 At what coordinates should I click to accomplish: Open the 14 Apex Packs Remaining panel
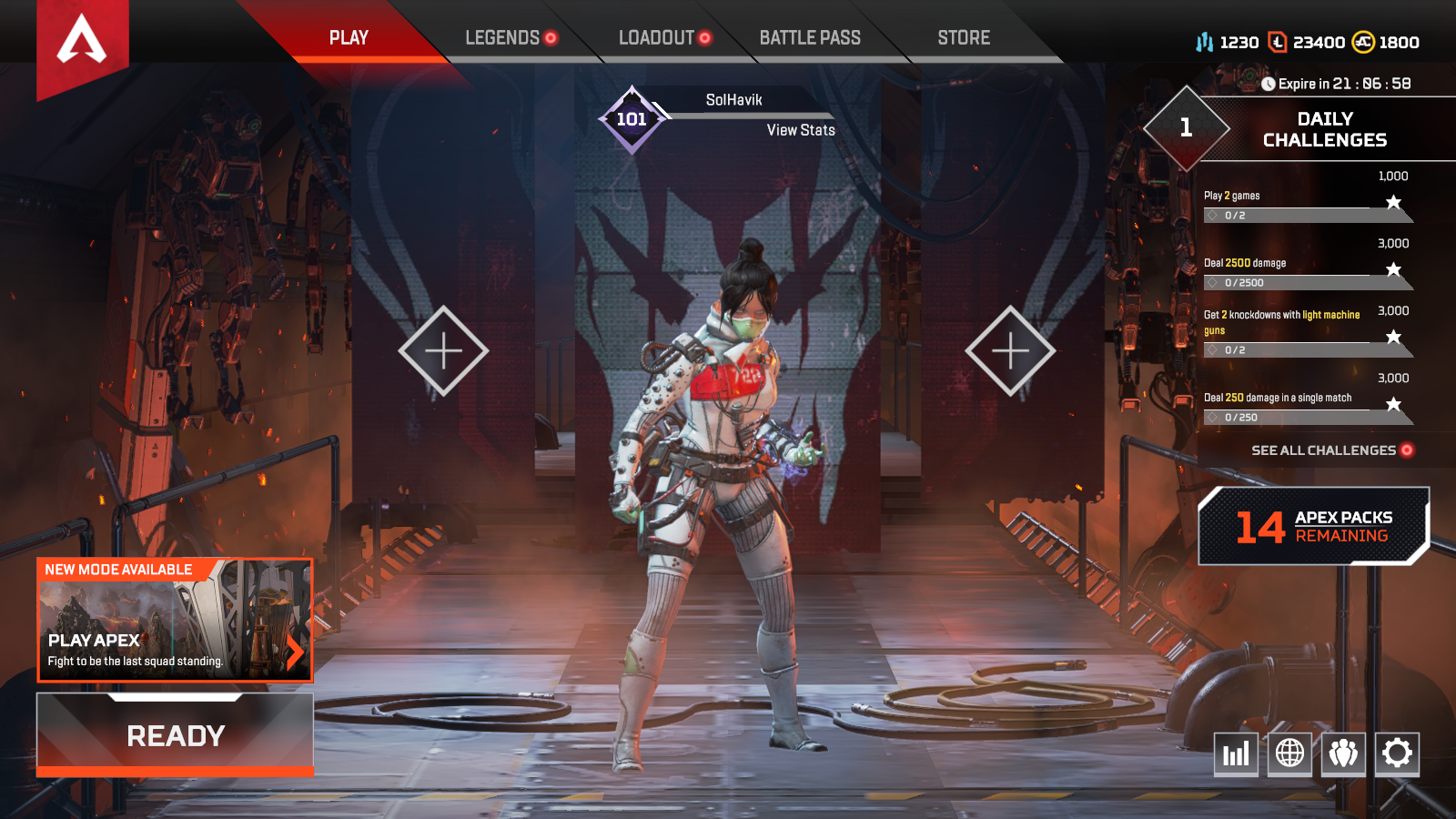click(x=1313, y=526)
